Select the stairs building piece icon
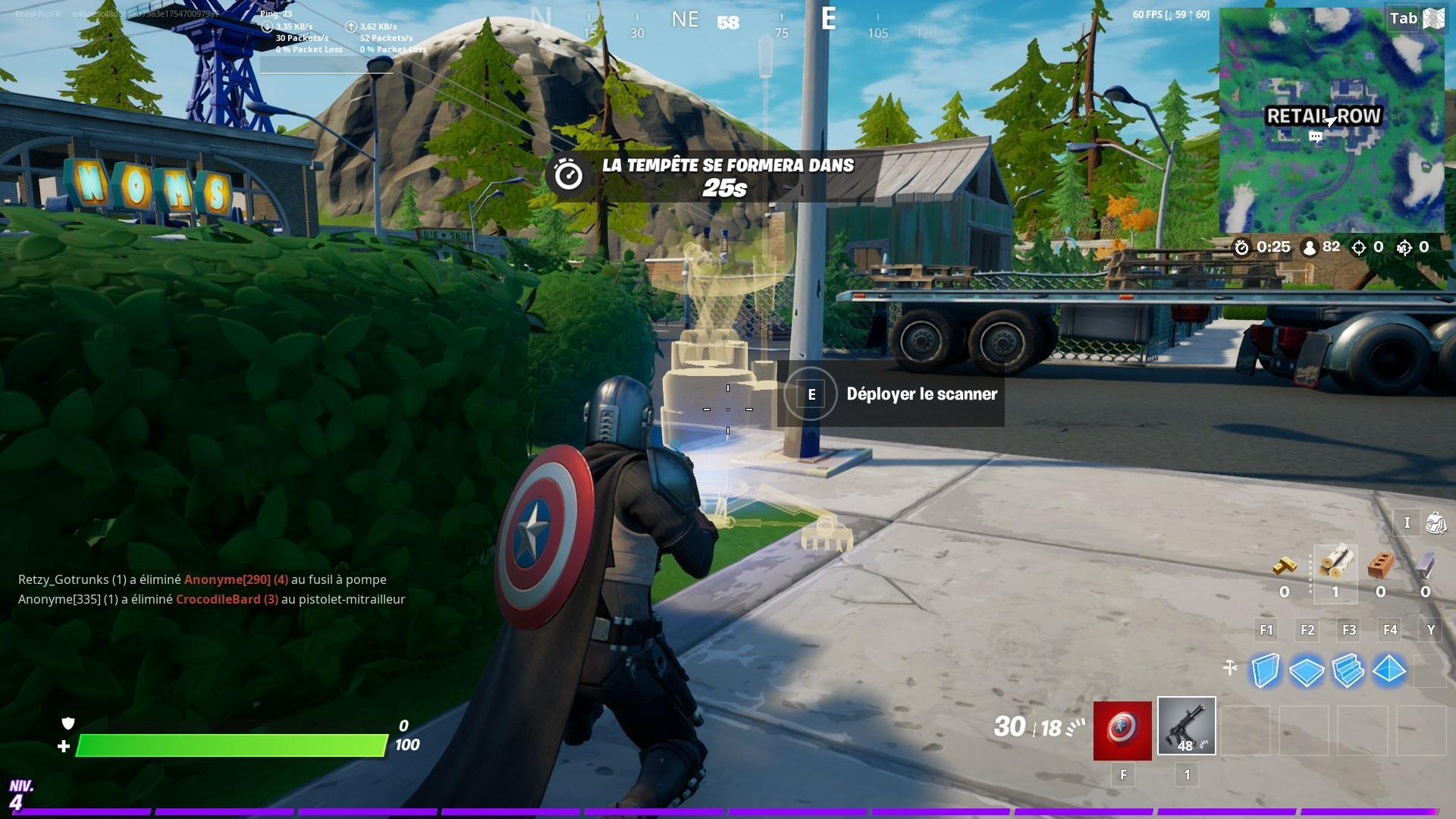Viewport: 1456px width, 819px height. pos(1348,670)
